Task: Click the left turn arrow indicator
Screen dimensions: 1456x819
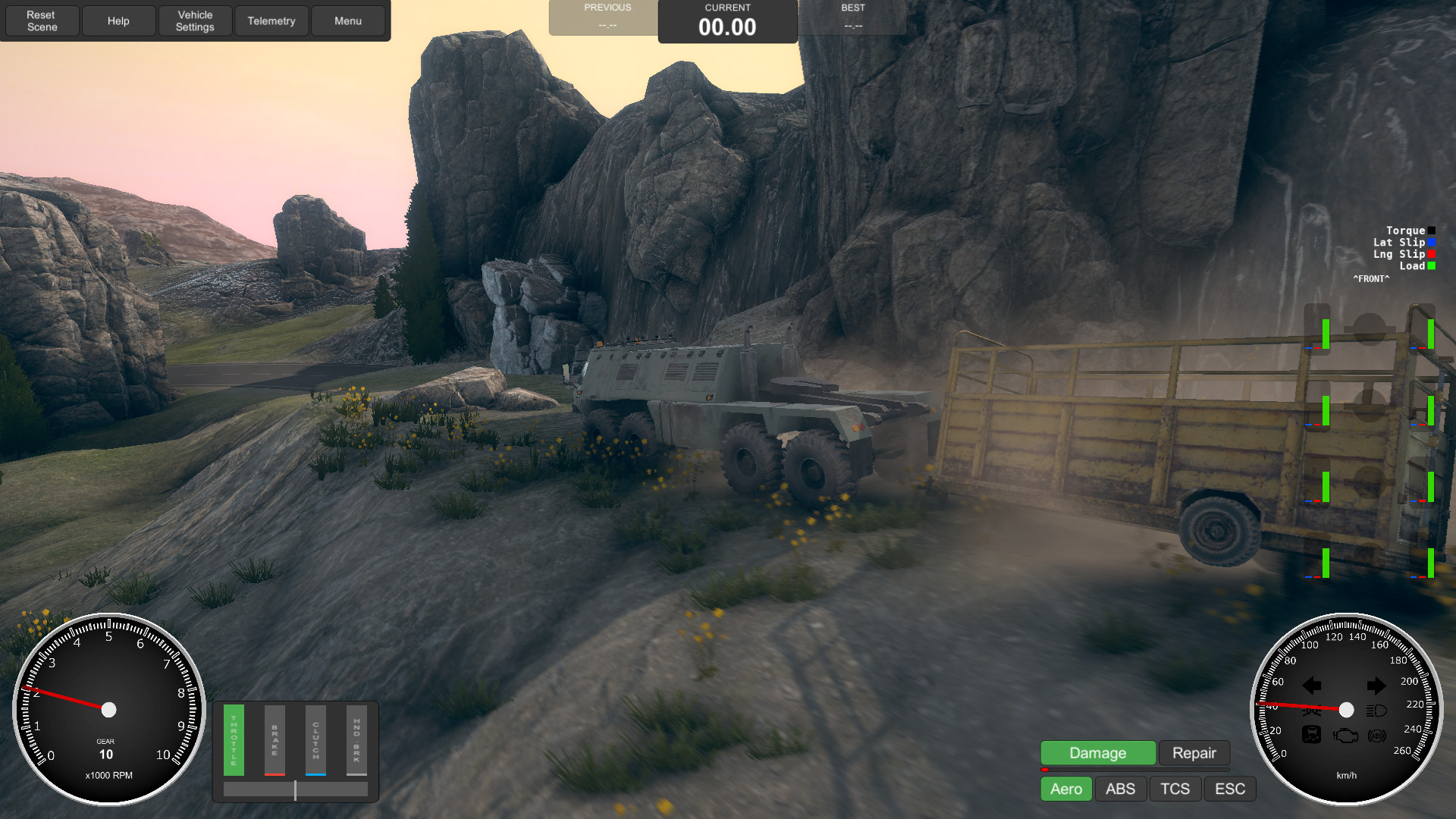Action: coord(1312,686)
